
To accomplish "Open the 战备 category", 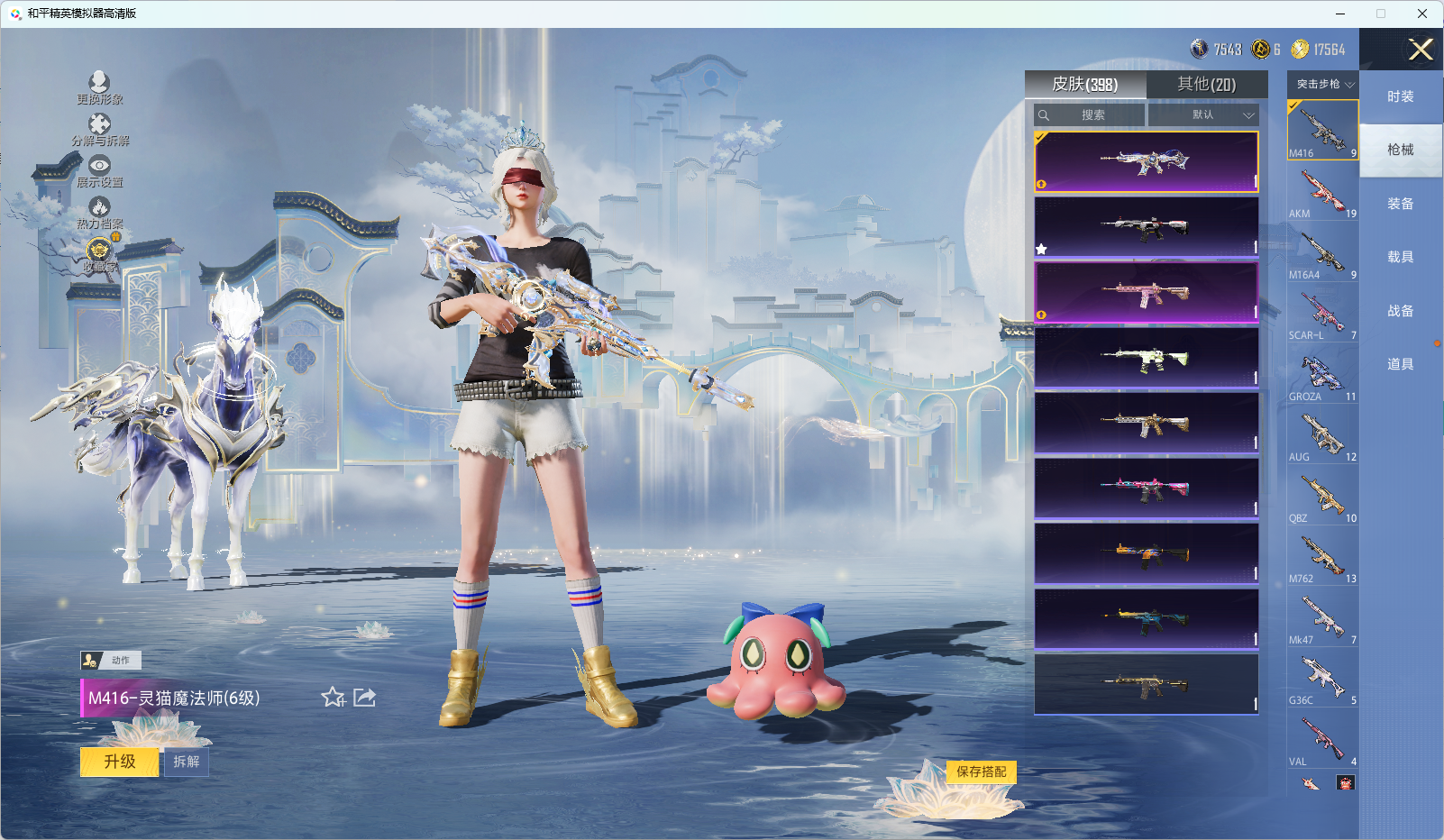I will [x=1400, y=311].
